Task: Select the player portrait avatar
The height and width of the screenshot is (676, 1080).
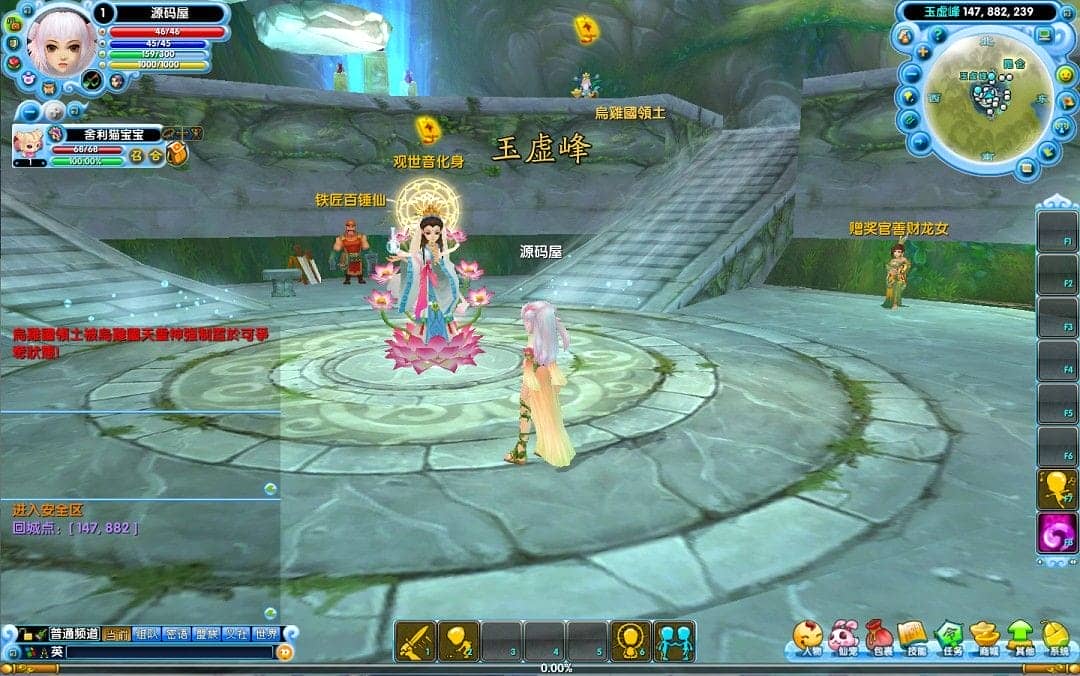Action: (60, 40)
